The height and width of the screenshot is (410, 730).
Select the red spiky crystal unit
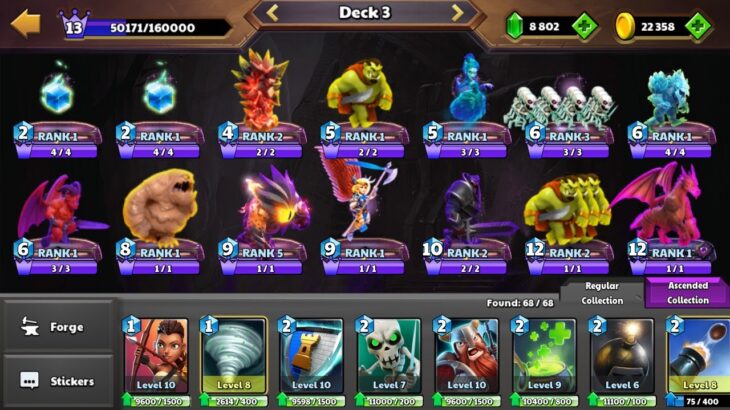(260, 95)
